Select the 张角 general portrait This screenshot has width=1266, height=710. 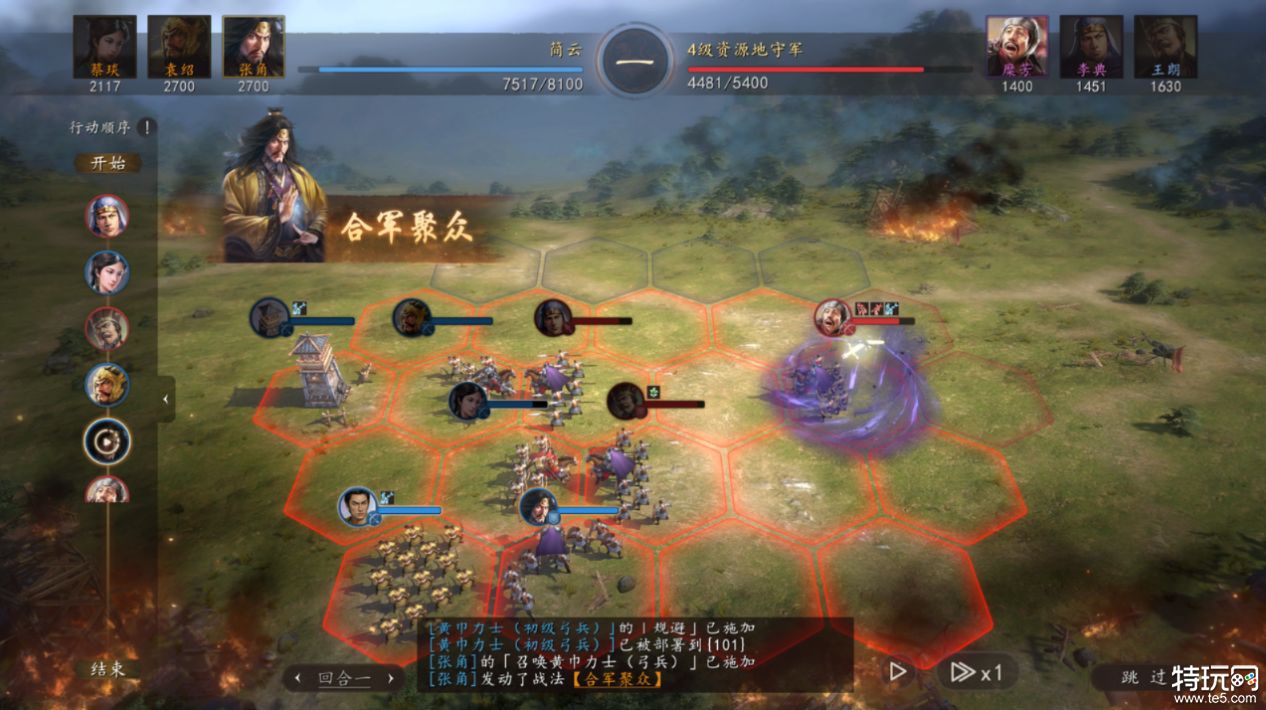[253, 46]
